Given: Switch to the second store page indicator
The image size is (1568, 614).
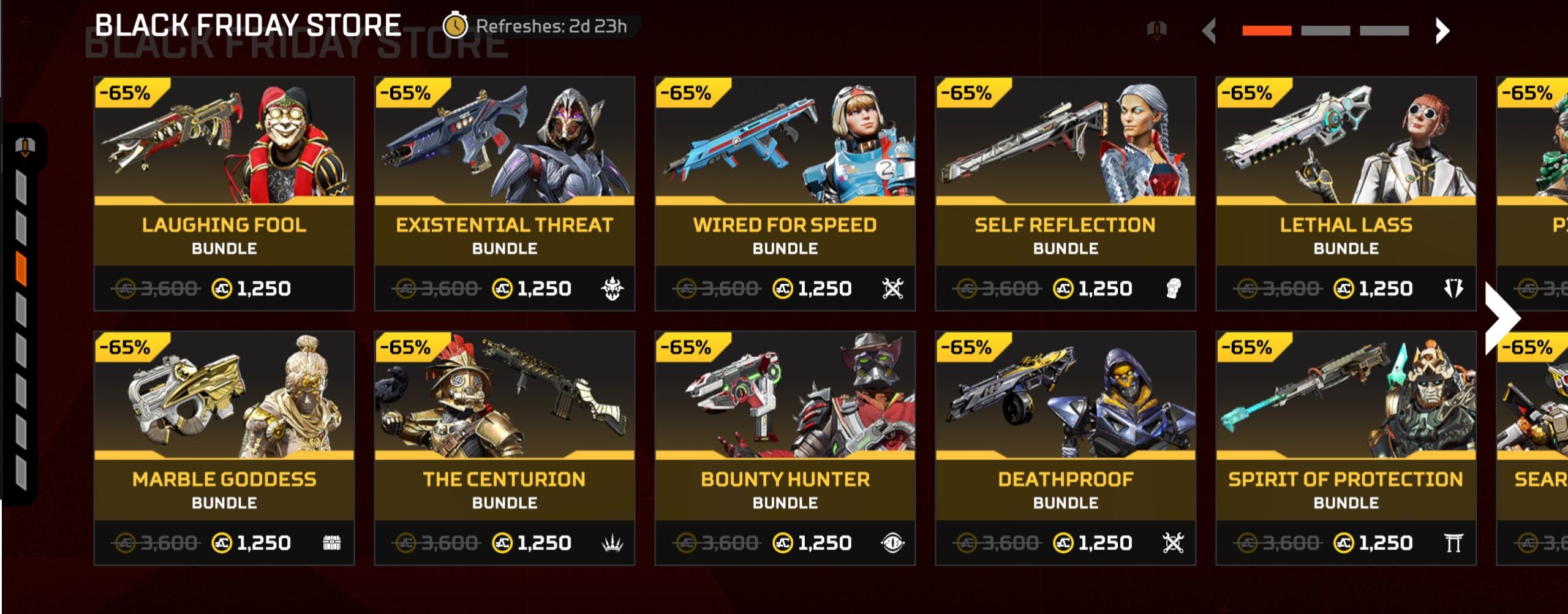Looking at the screenshot, I should (x=1325, y=31).
